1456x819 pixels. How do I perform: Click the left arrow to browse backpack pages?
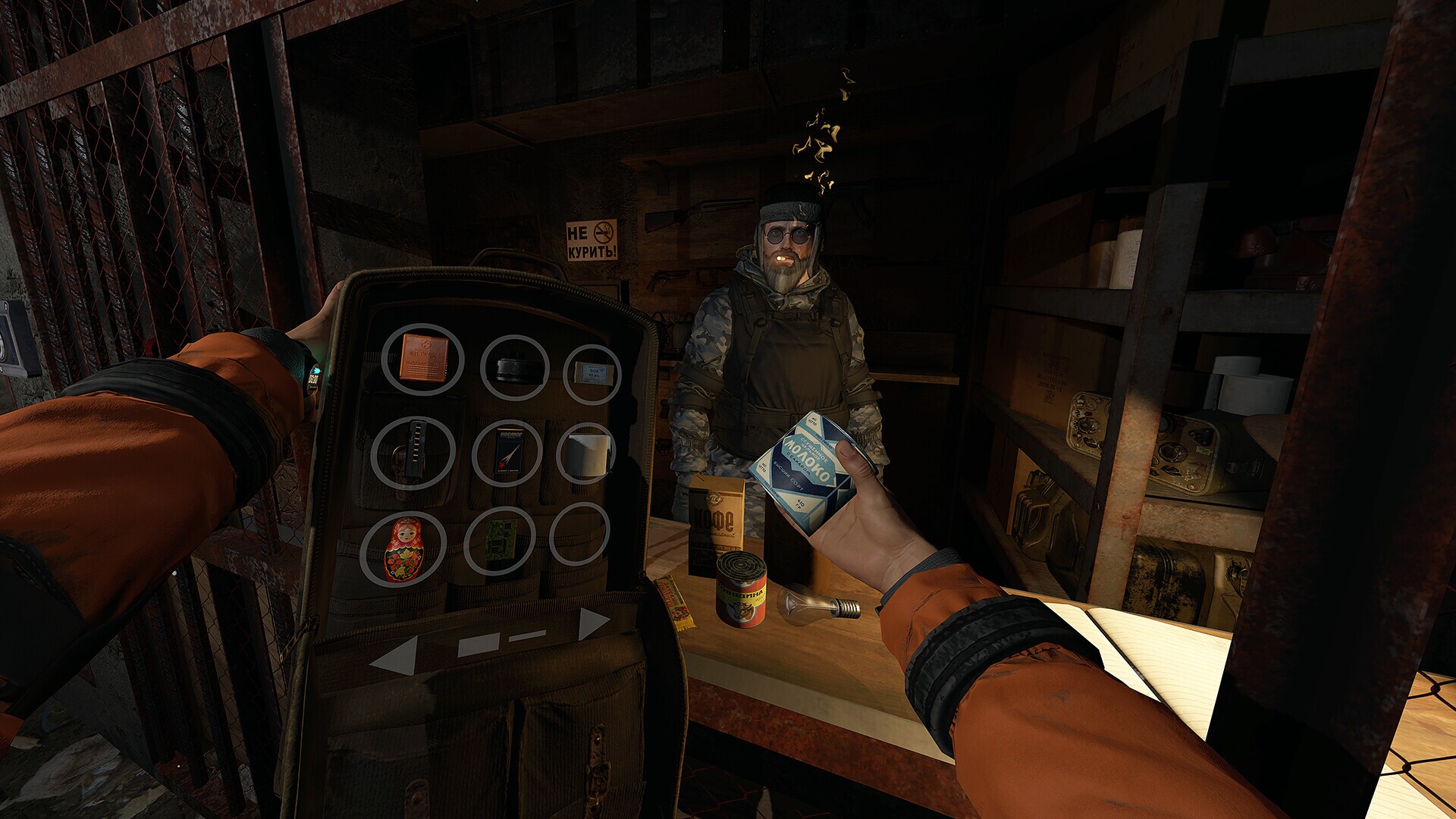point(394,654)
